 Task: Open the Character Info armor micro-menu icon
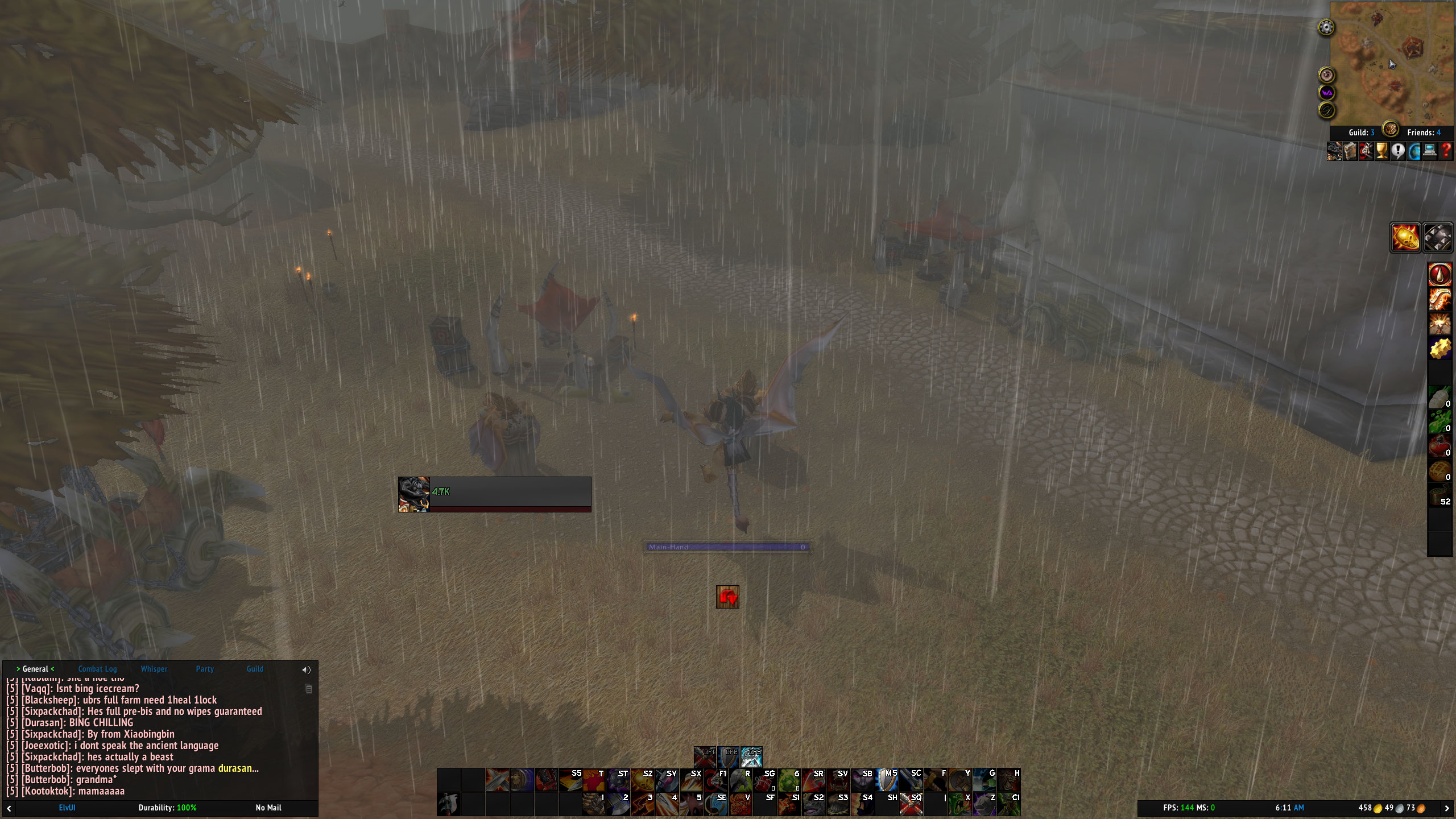coord(1335,151)
